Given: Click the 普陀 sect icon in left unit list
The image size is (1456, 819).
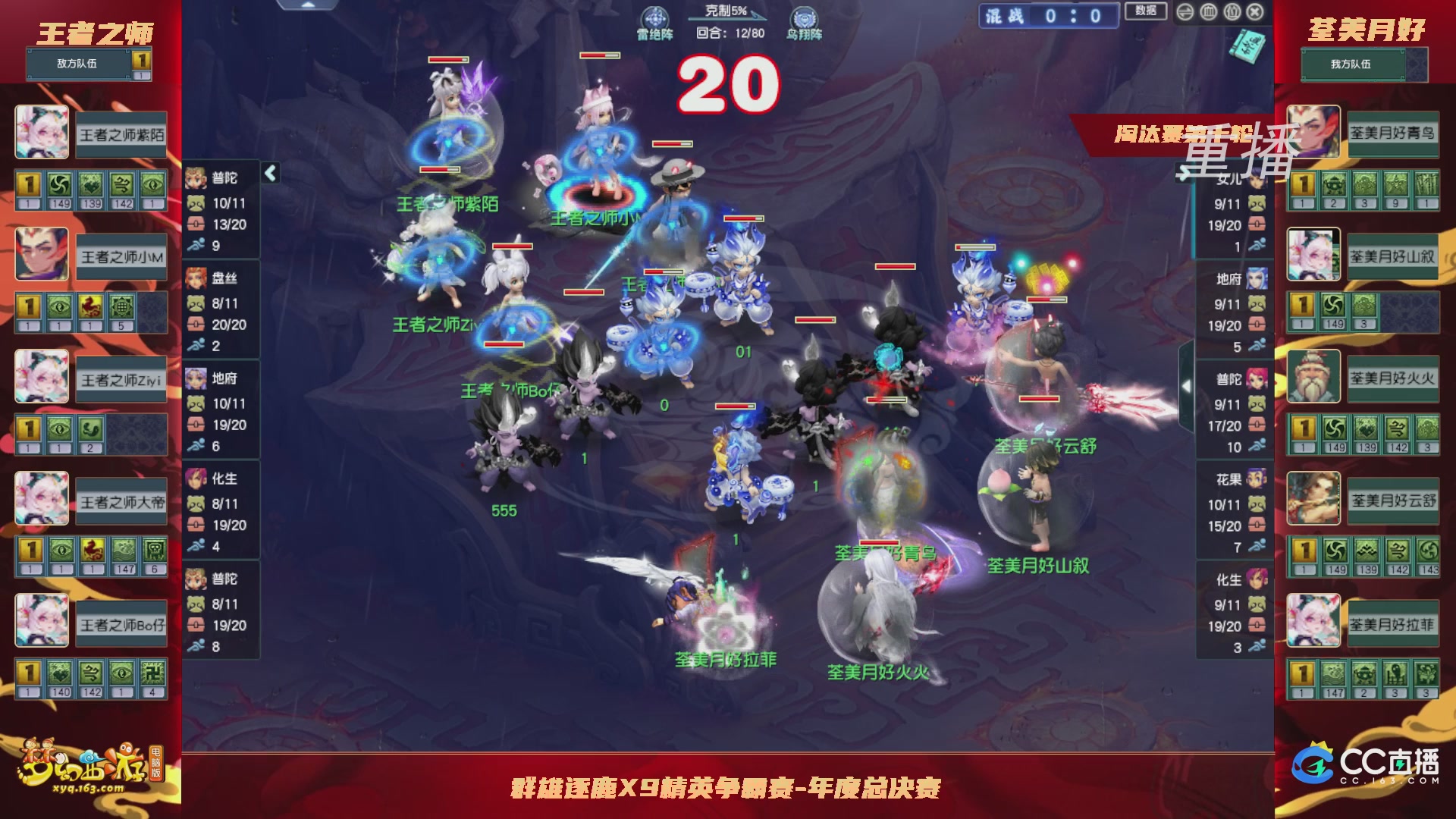Looking at the screenshot, I should tap(196, 177).
